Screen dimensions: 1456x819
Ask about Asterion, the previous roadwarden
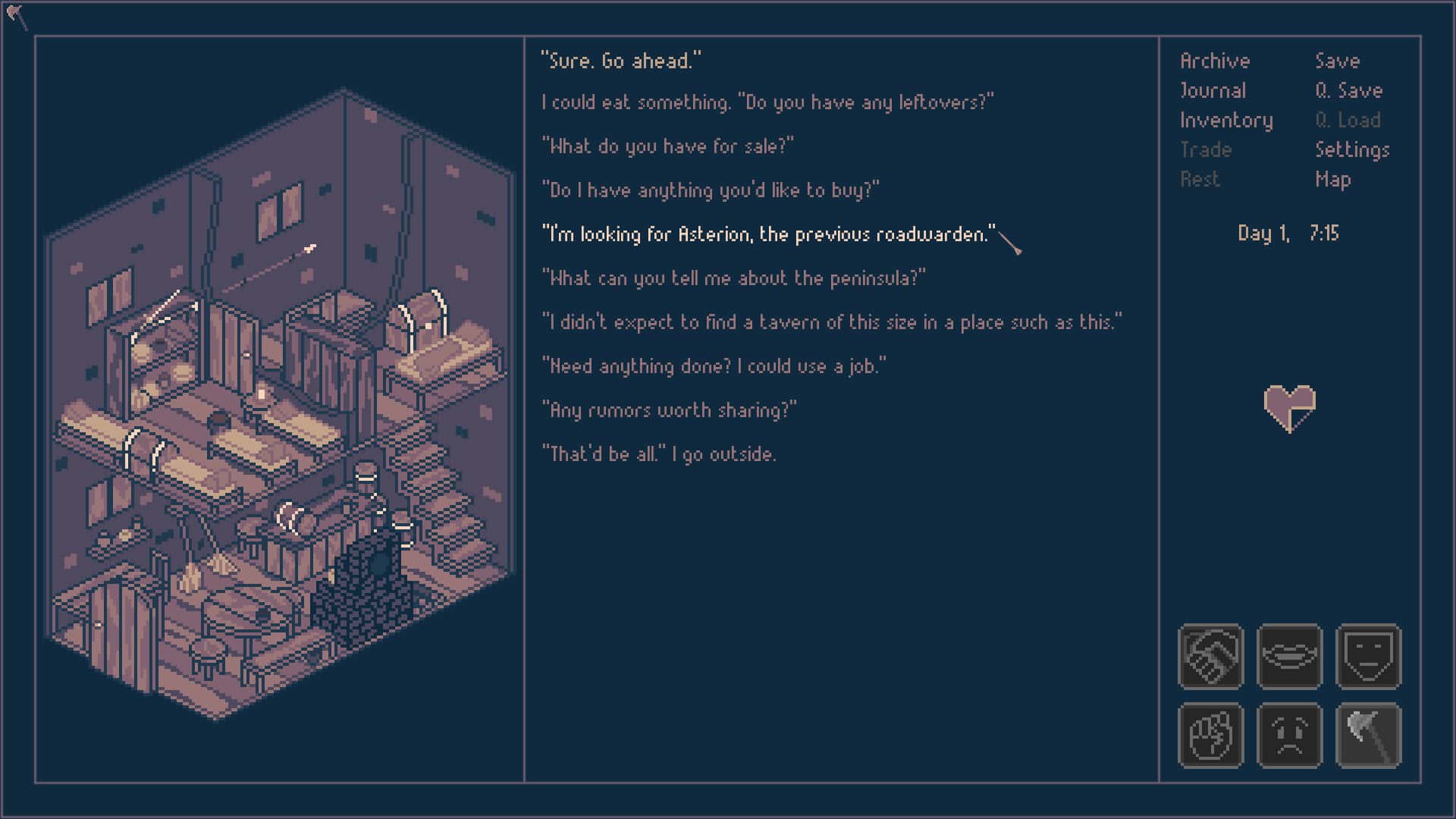(767, 234)
